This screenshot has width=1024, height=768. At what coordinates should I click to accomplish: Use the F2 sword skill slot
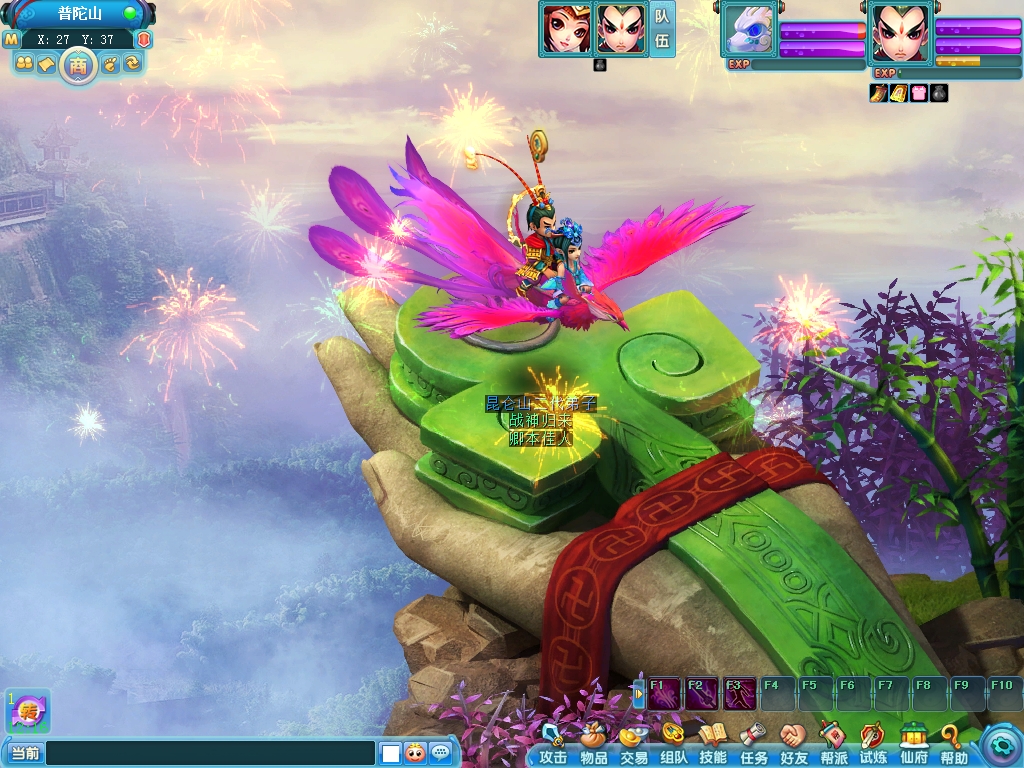coord(702,693)
